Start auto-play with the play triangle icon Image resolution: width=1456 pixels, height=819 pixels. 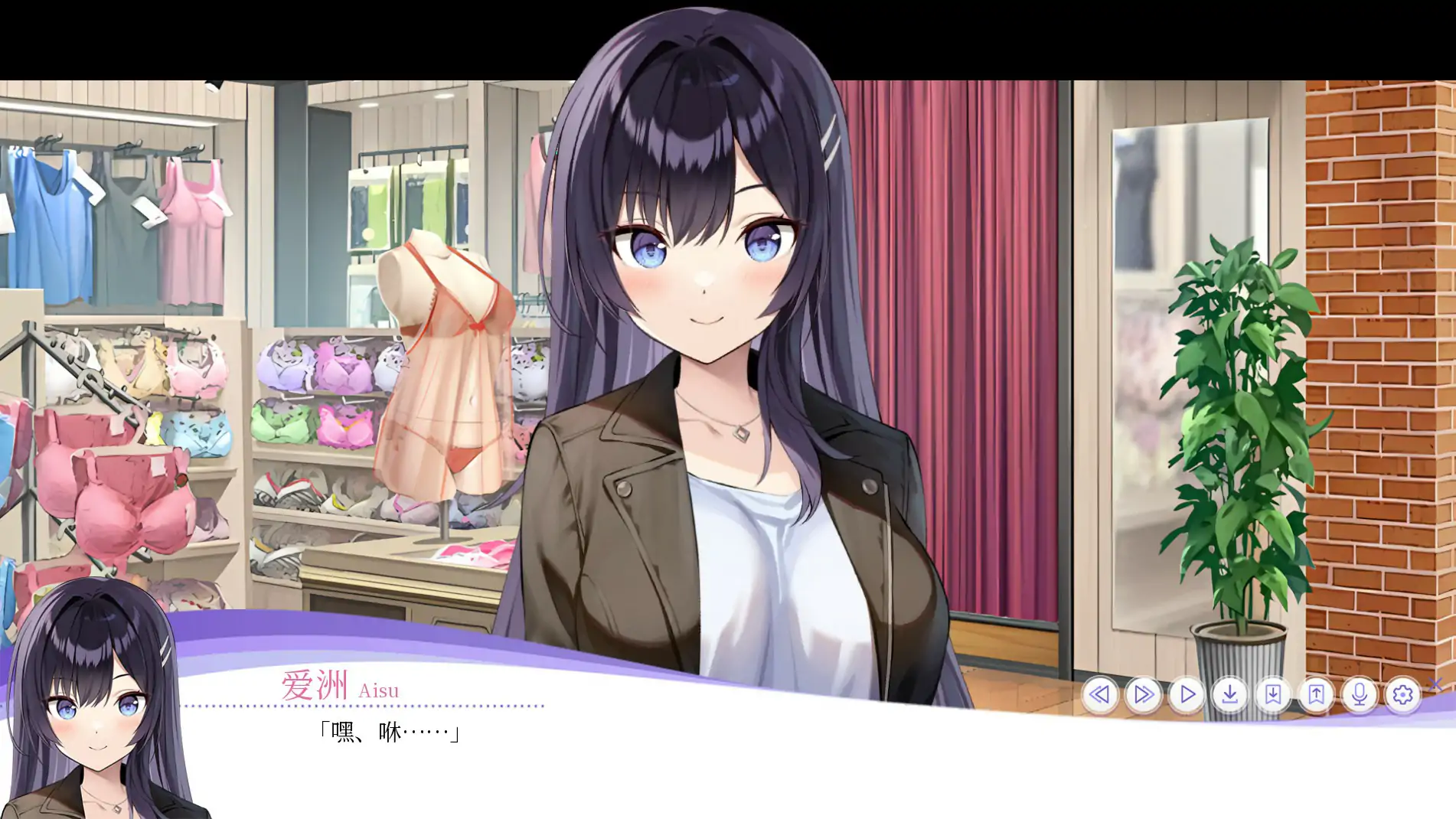[x=1186, y=697]
